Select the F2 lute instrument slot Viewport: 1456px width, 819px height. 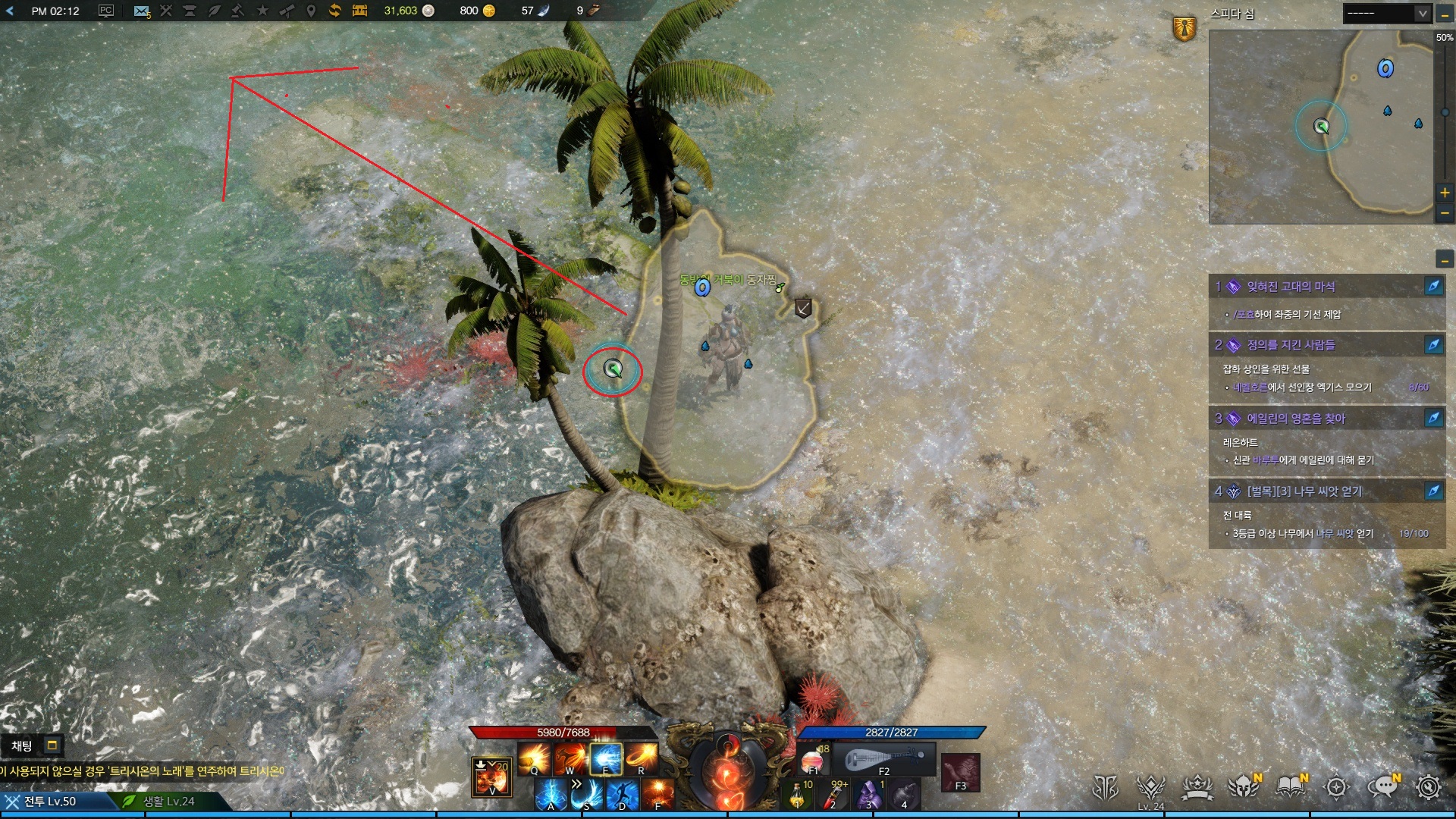pyautogui.click(x=884, y=759)
